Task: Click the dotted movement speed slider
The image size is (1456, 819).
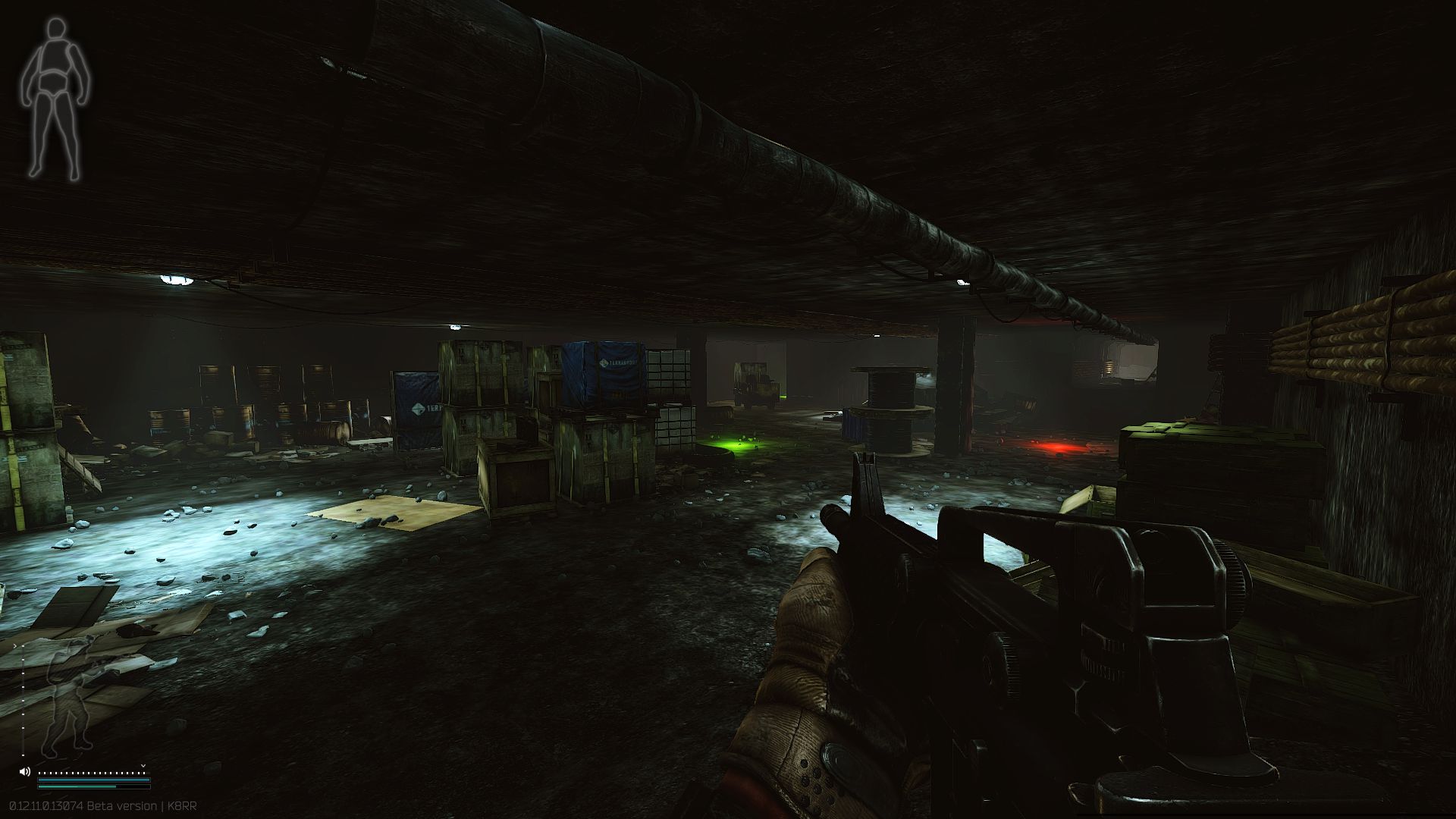Action: (x=93, y=773)
